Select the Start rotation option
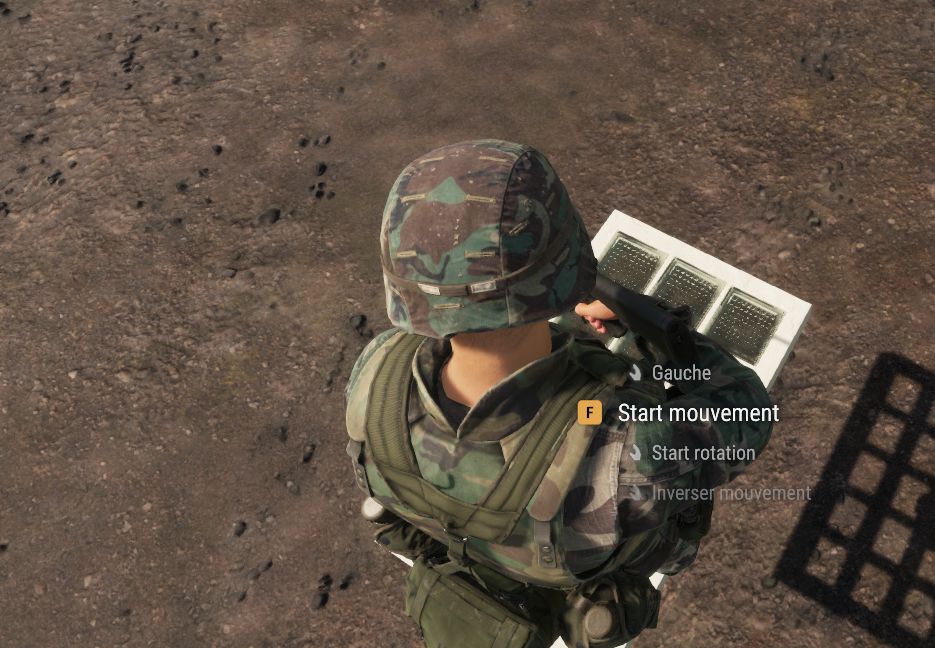This screenshot has width=935, height=648. [x=702, y=453]
